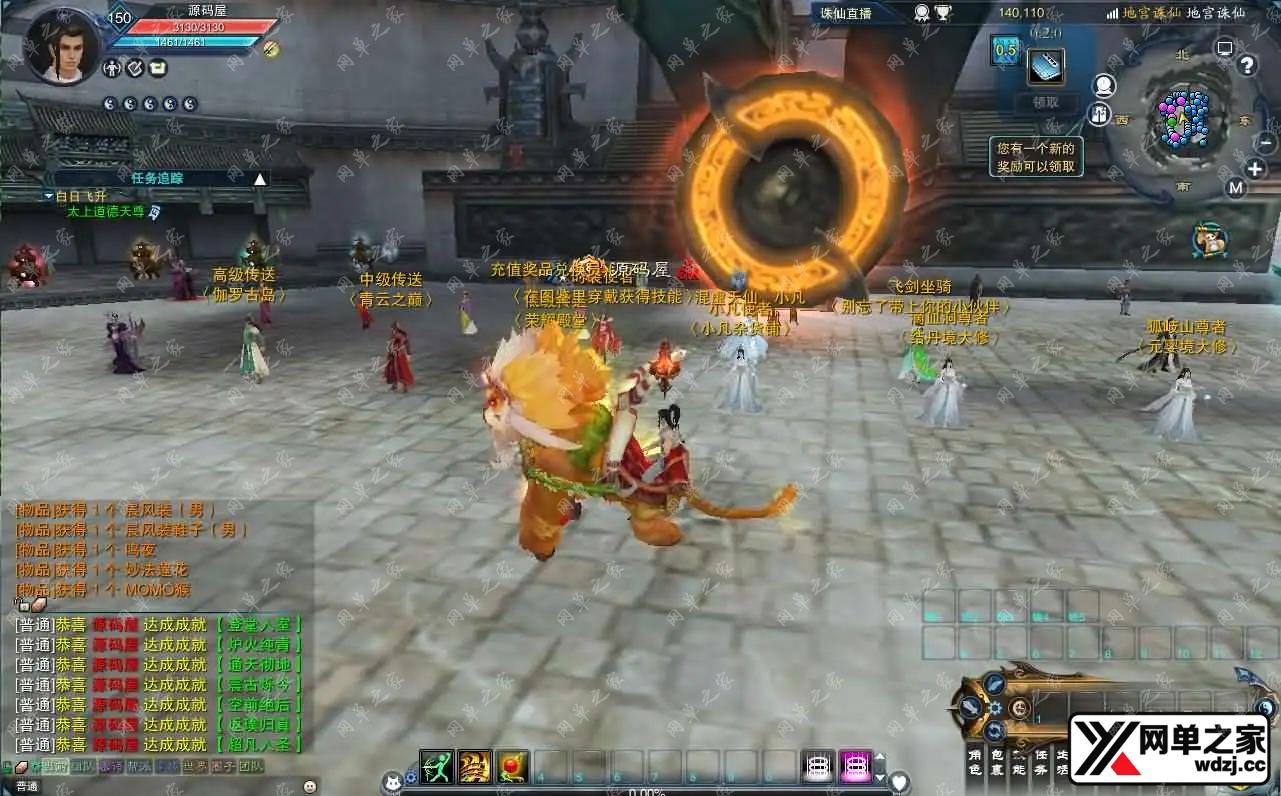Activate the red orb skill slot
Viewport: 1281px width, 796px height.
click(512, 766)
